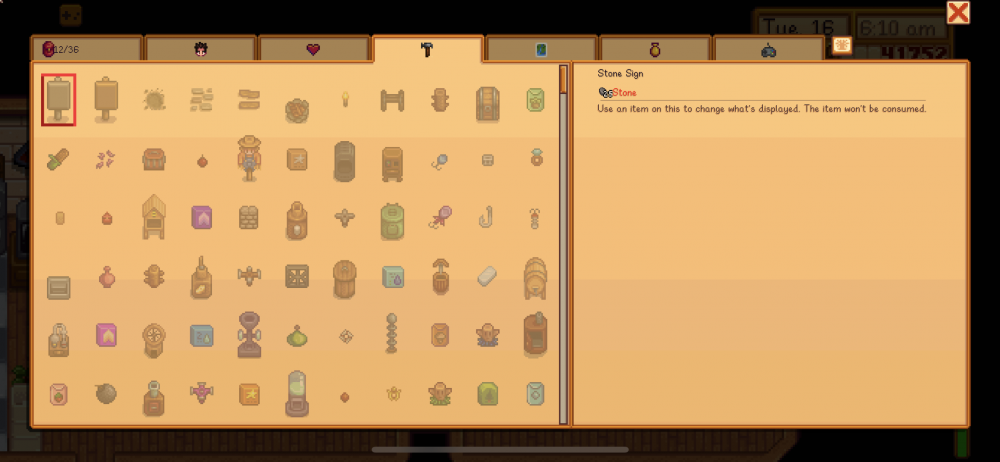Close the crafting menu with the red X
The height and width of the screenshot is (462, 1000).
(958, 13)
